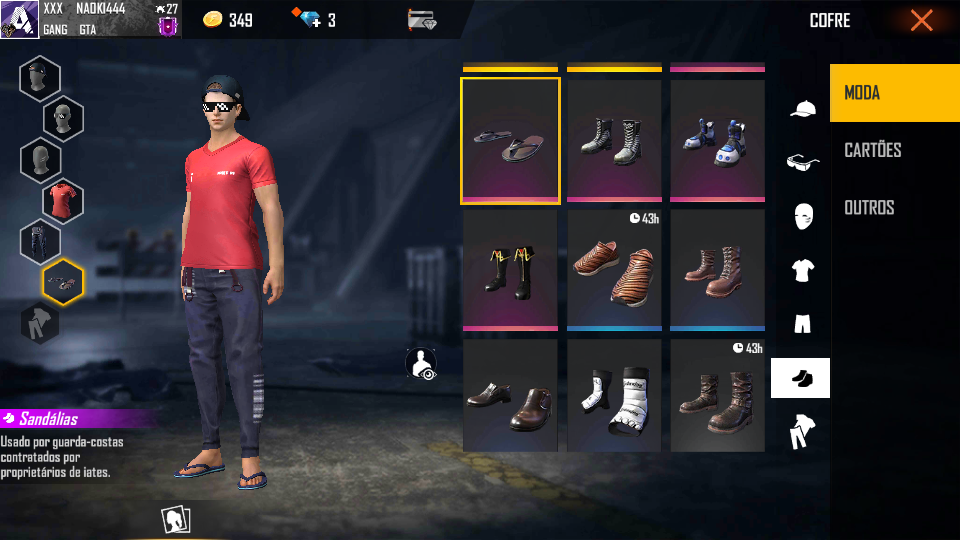Show the face mask category
This screenshot has height=540, width=960.
[802, 216]
